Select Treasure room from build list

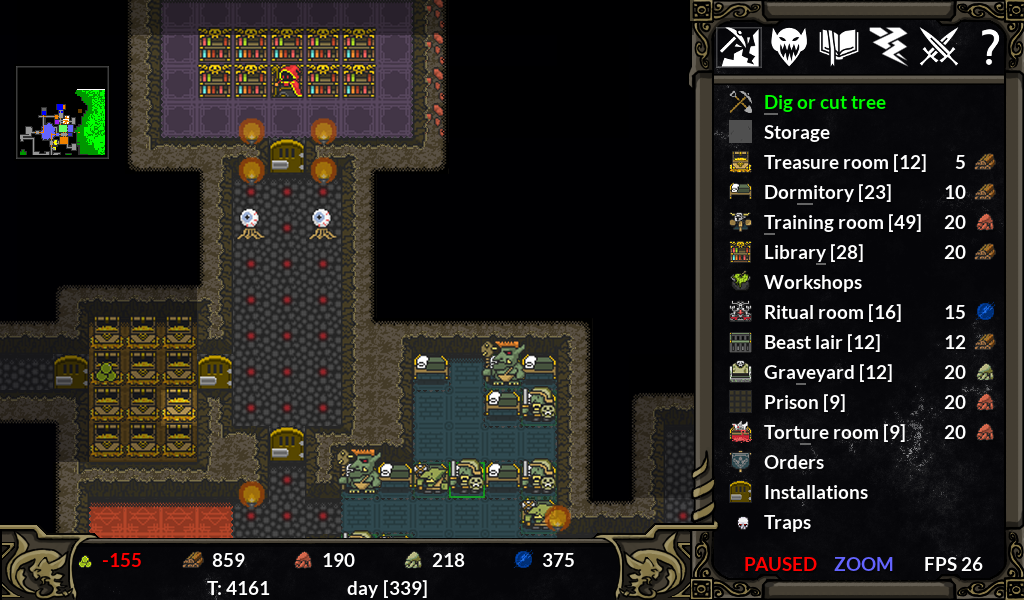(844, 162)
